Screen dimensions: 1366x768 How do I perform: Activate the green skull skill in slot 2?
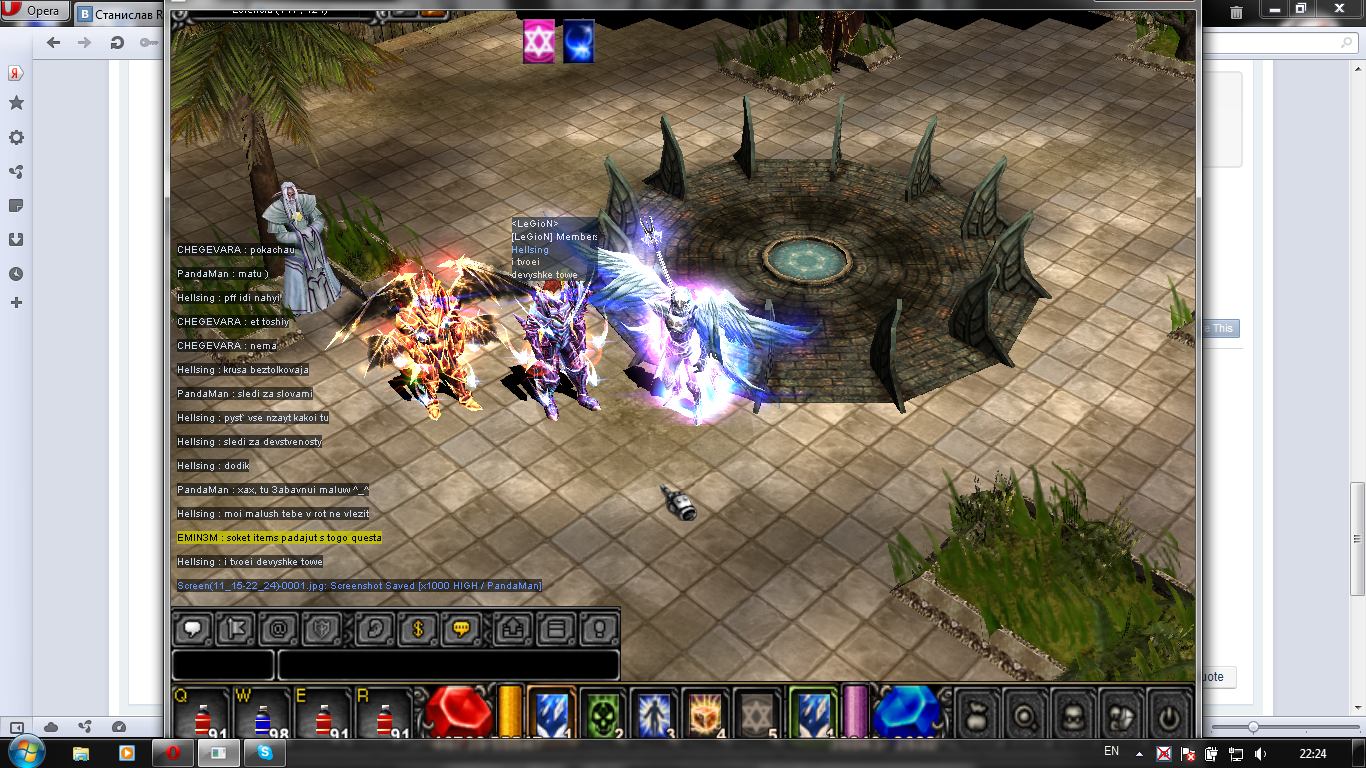tap(602, 714)
